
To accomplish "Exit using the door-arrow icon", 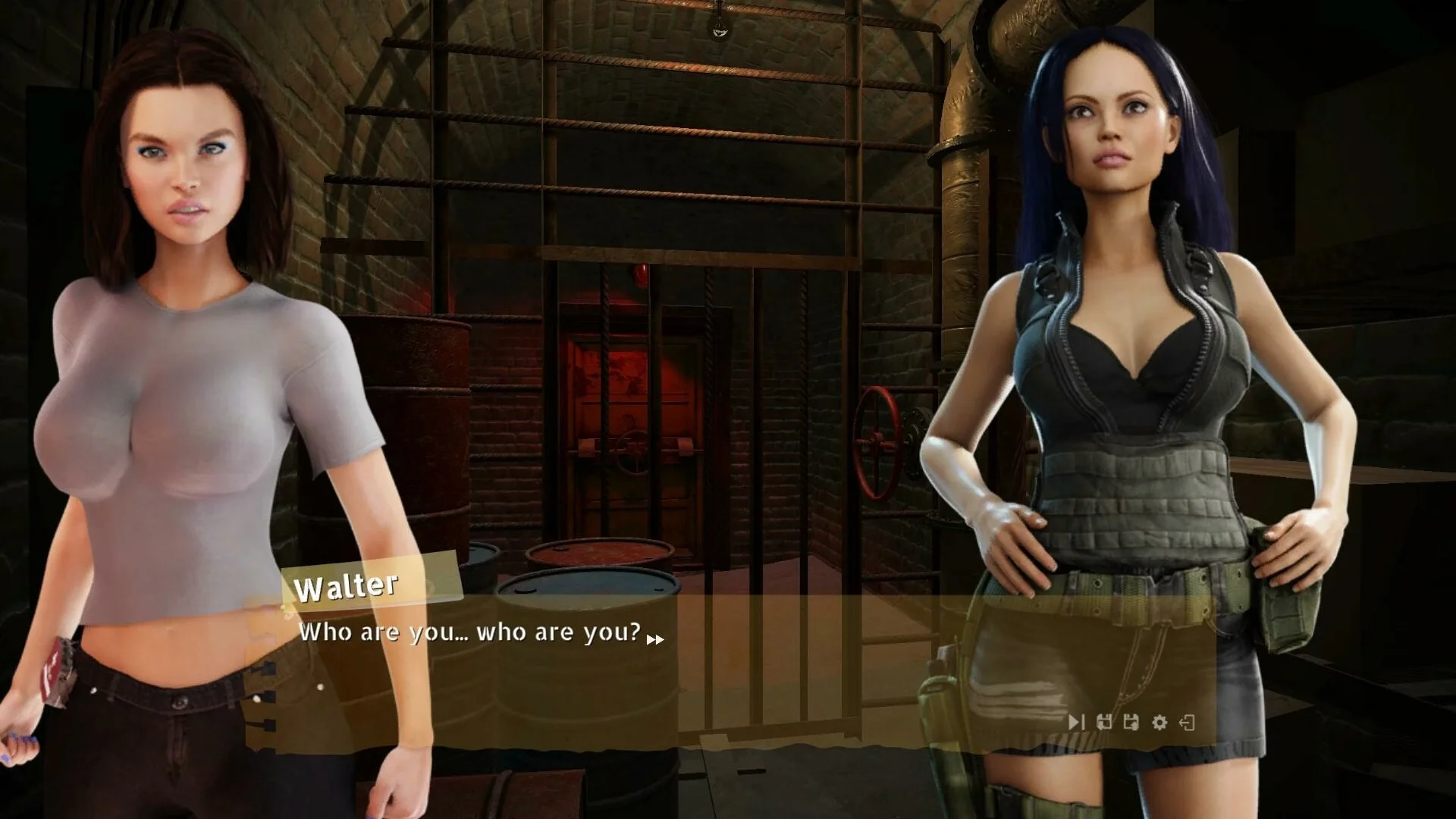I will pos(1188,722).
